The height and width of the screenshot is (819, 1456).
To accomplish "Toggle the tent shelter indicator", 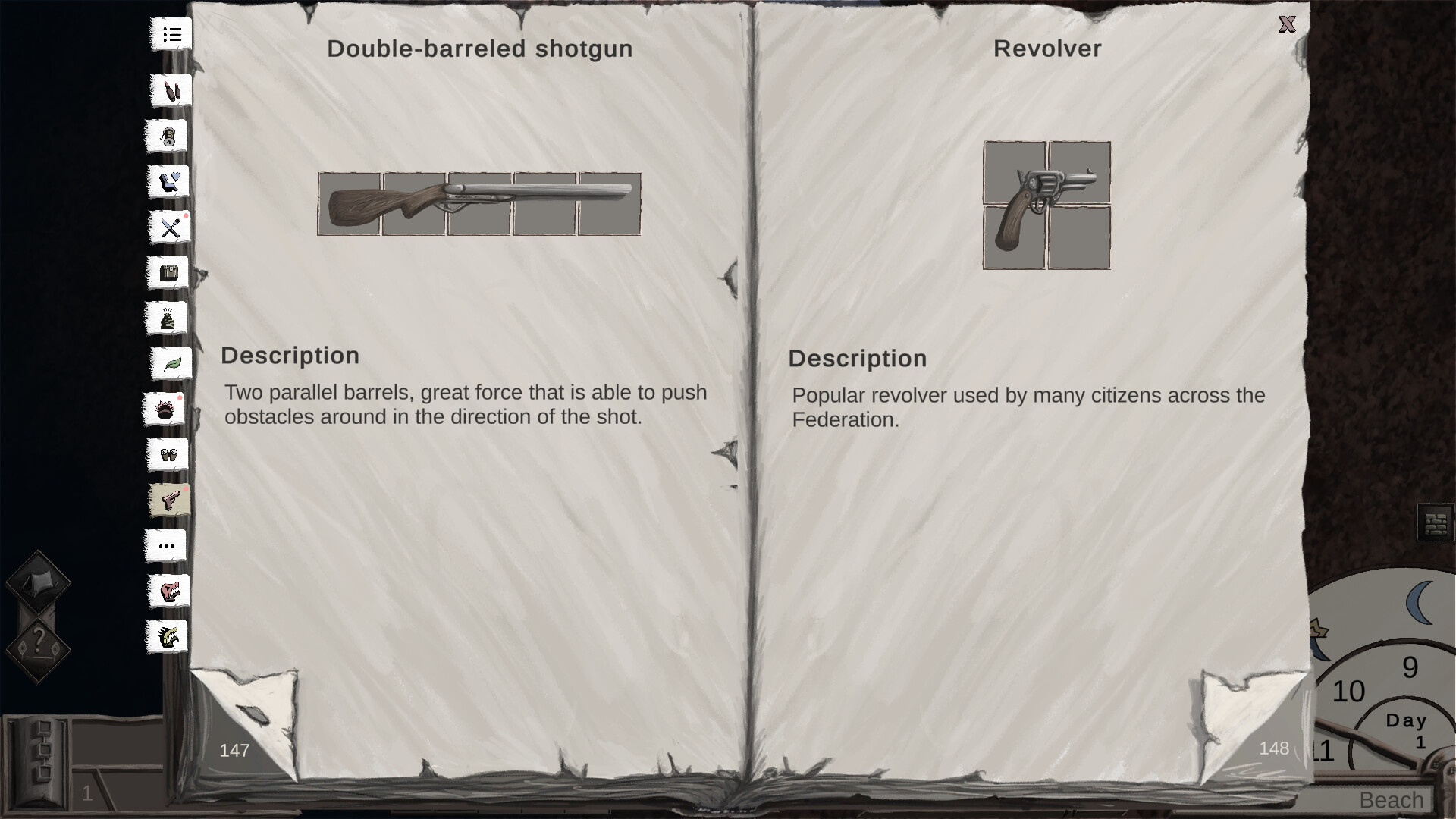I will point(39,584).
